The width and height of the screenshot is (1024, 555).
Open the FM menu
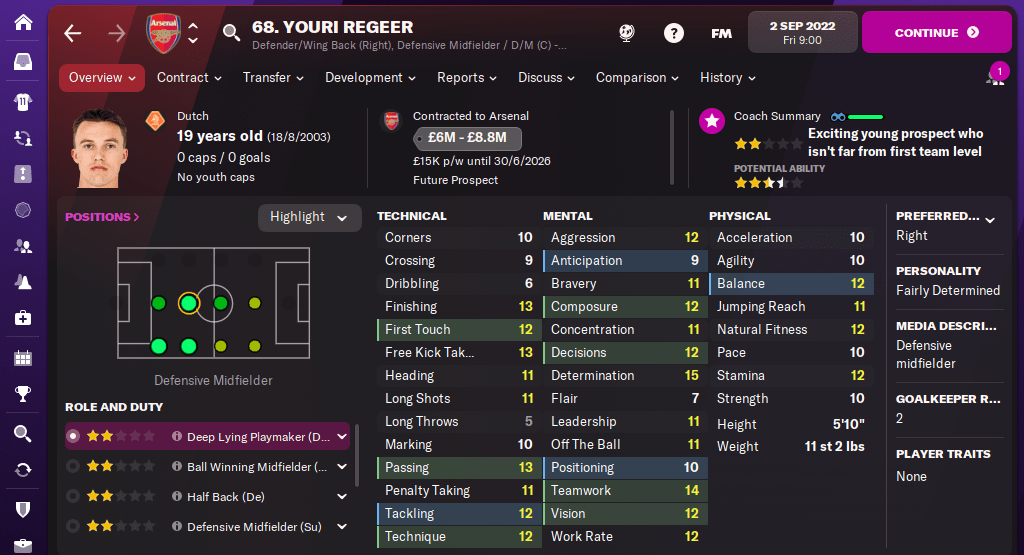(721, 33)
